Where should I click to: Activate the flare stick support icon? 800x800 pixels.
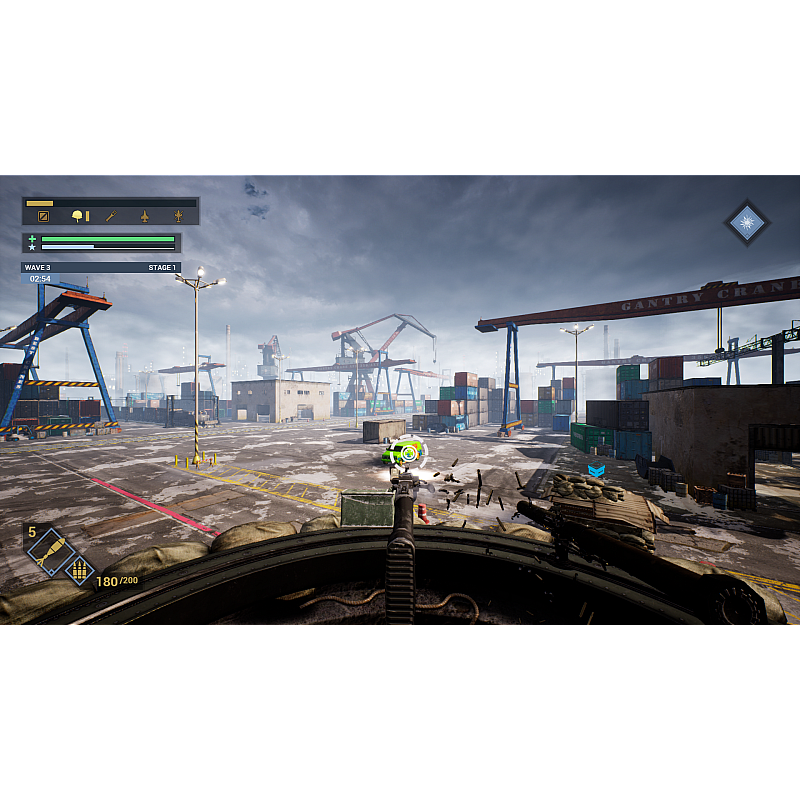pos(112,216)
